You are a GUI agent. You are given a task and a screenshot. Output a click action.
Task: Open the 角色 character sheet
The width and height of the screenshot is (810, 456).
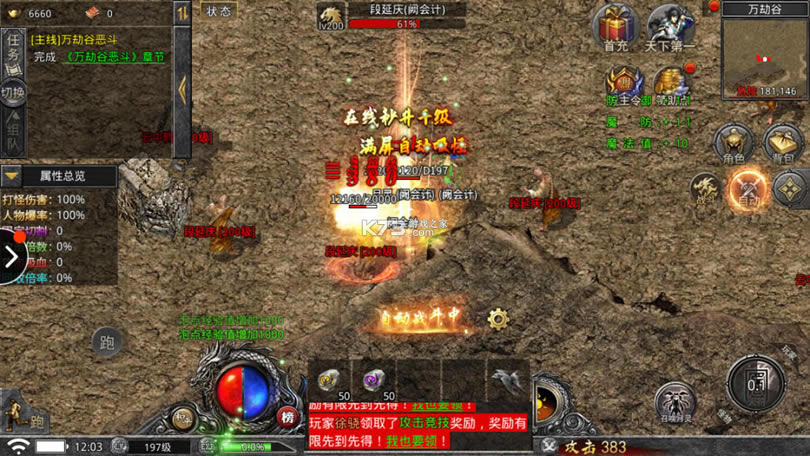[x=733, y=144]
